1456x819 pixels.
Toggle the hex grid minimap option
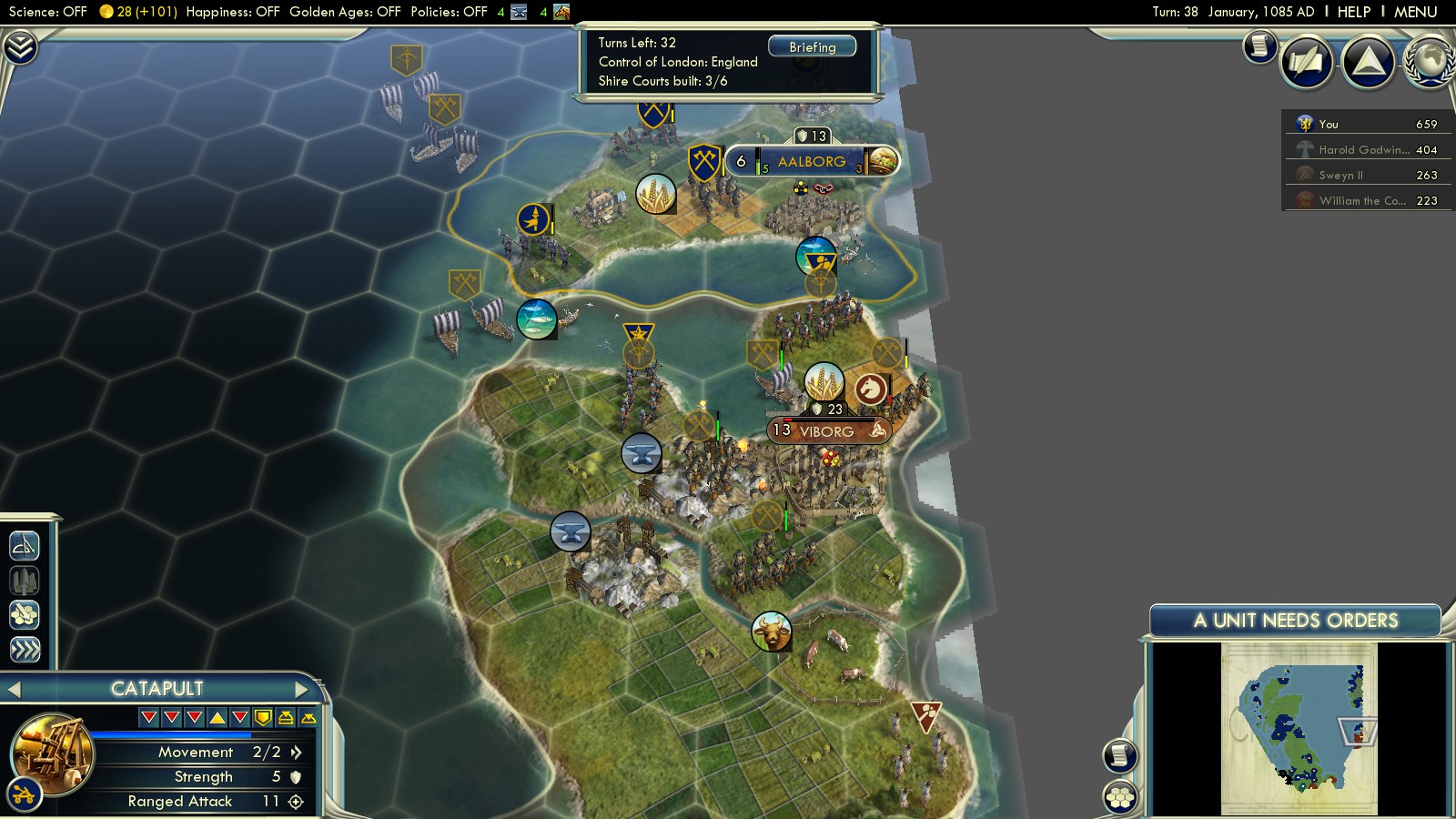1120,798
